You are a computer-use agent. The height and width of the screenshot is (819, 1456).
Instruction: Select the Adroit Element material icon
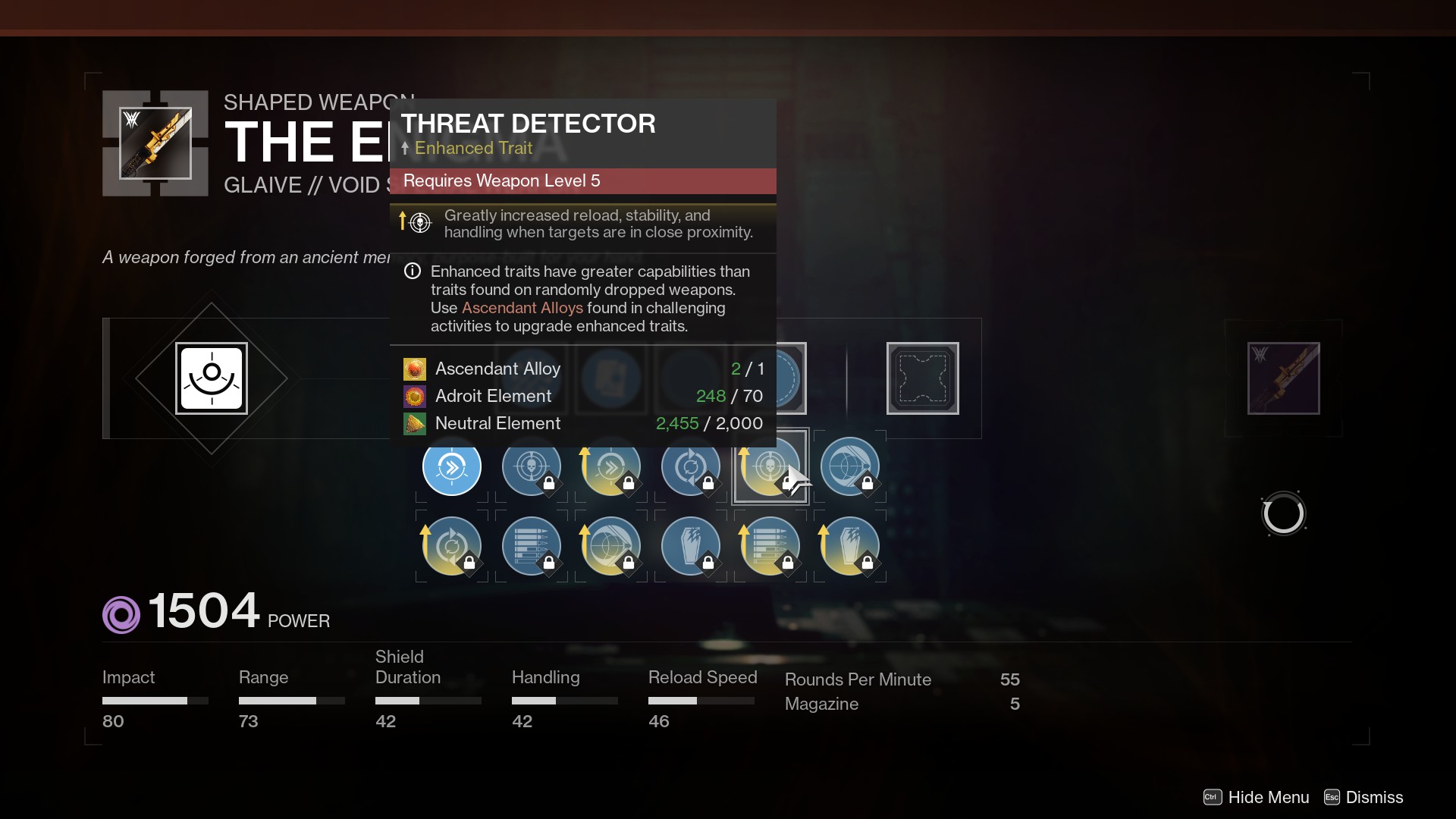pos(414,396)
